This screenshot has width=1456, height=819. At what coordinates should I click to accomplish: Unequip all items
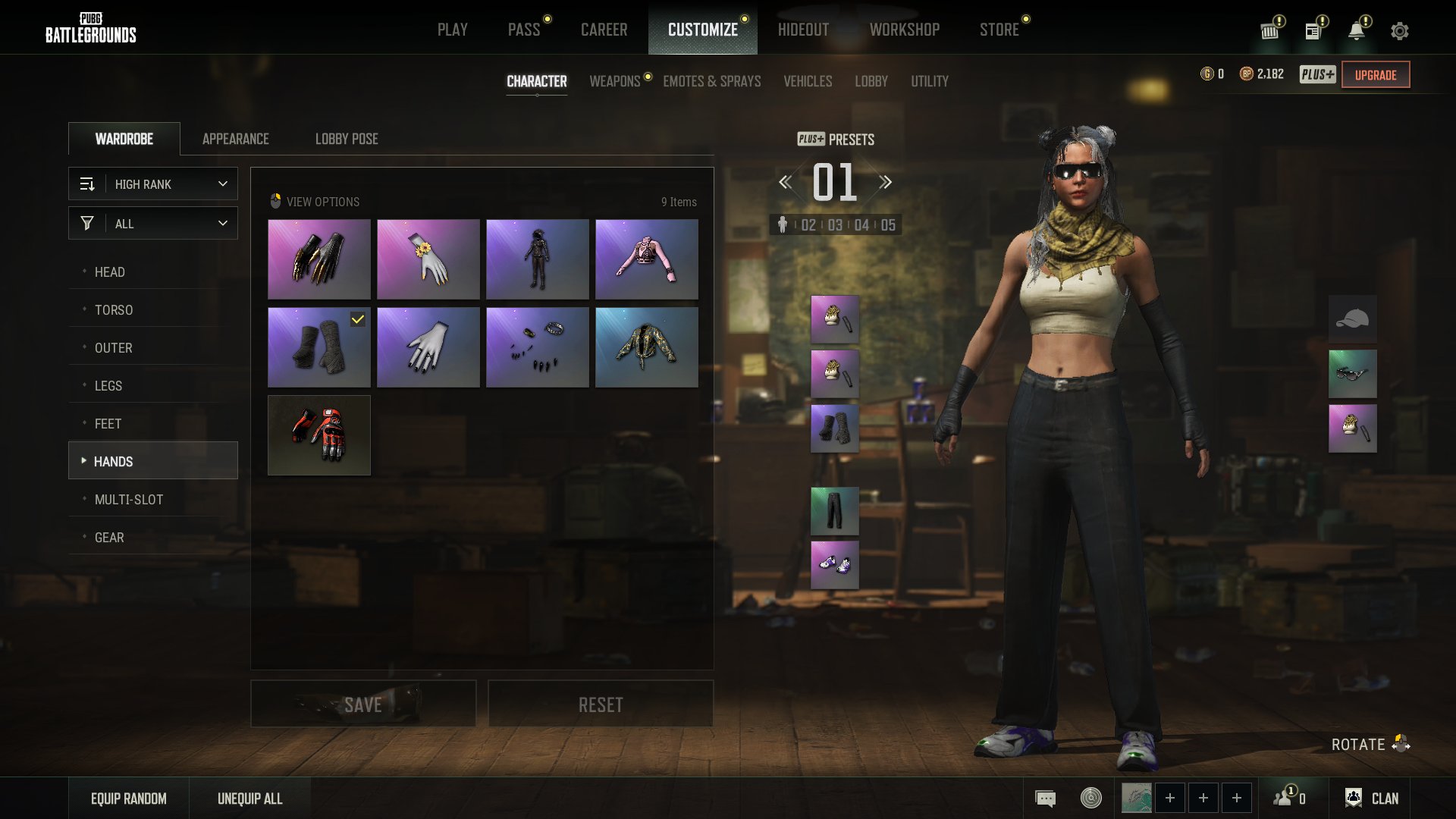tap(250, 799)
